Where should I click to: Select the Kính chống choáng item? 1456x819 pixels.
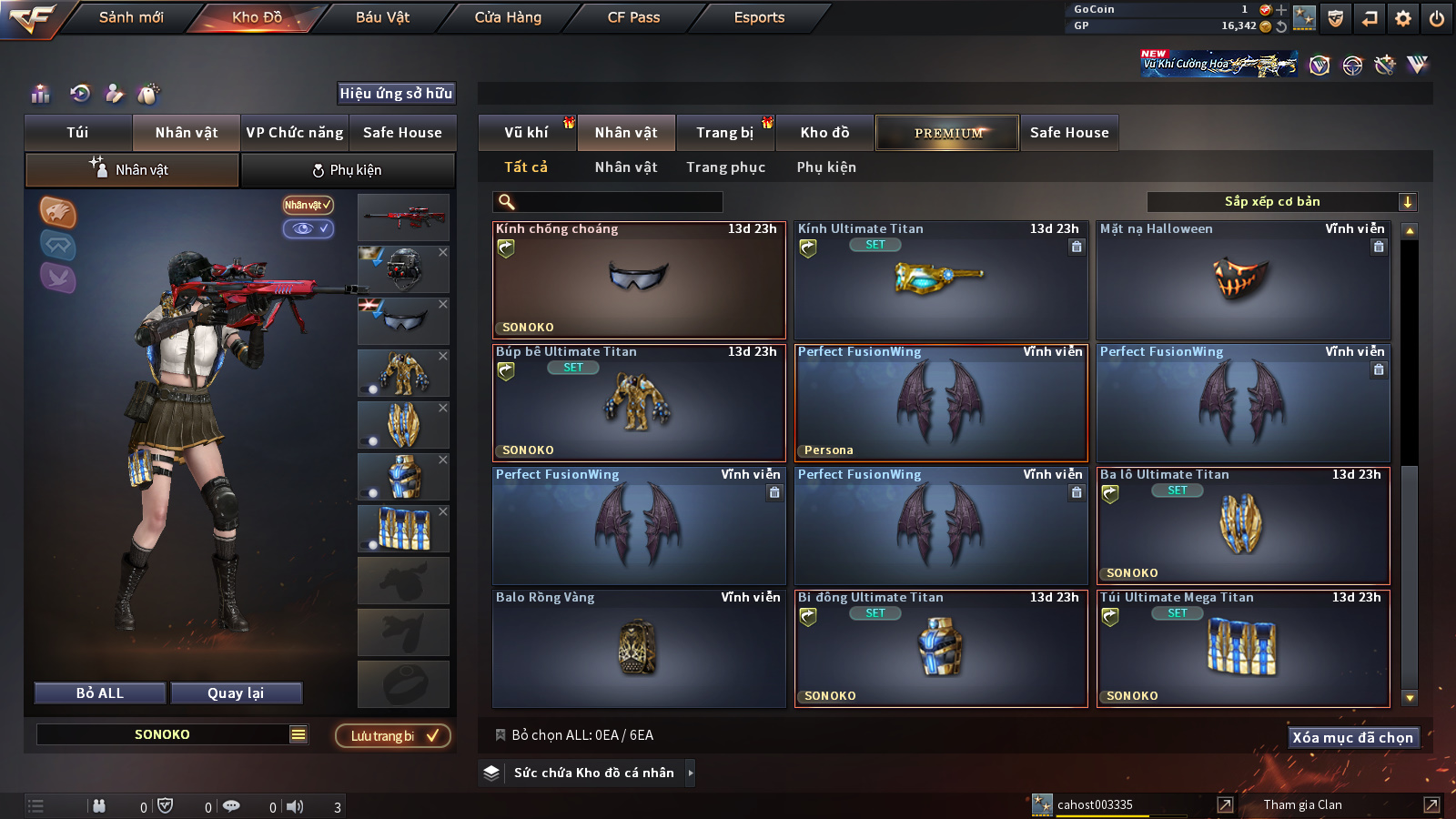point(639,282)
